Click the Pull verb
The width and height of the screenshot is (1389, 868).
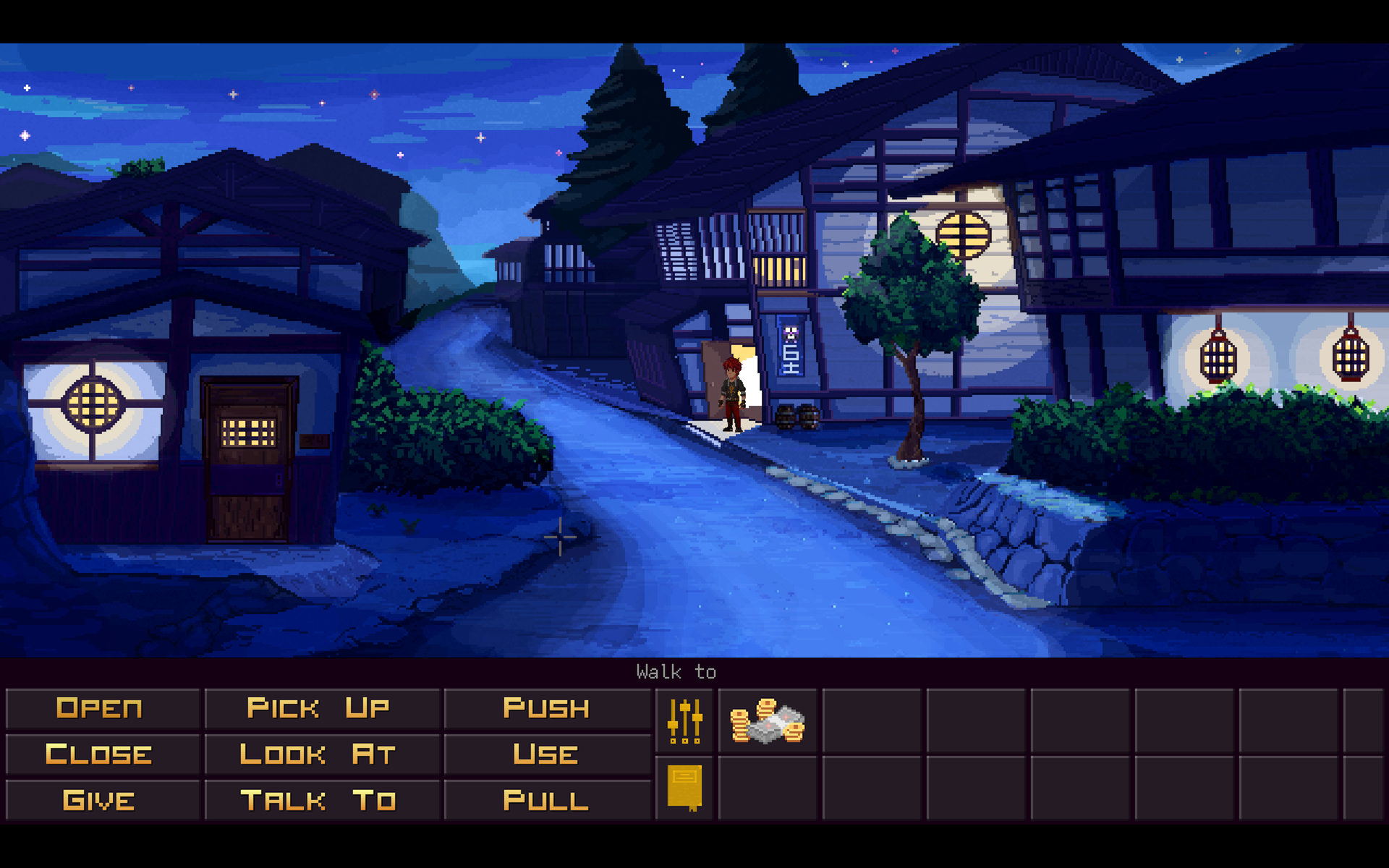[x=546, y=799]
